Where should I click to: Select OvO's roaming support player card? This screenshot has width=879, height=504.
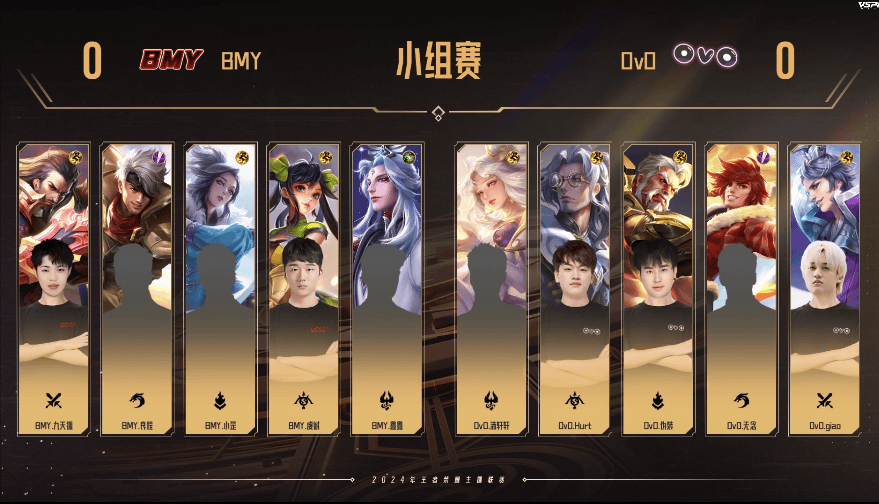point(491,288)
